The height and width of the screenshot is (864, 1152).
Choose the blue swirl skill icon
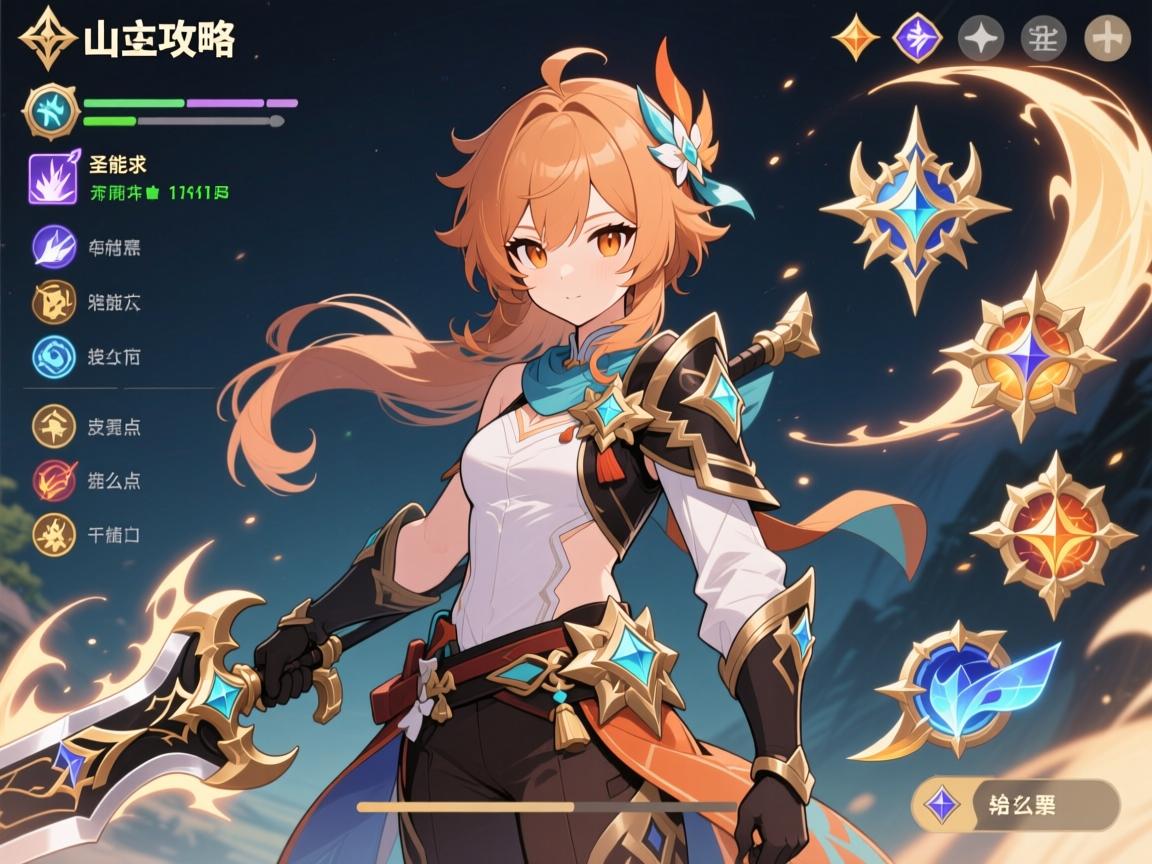pyautogui.click(x=55, y=357)
